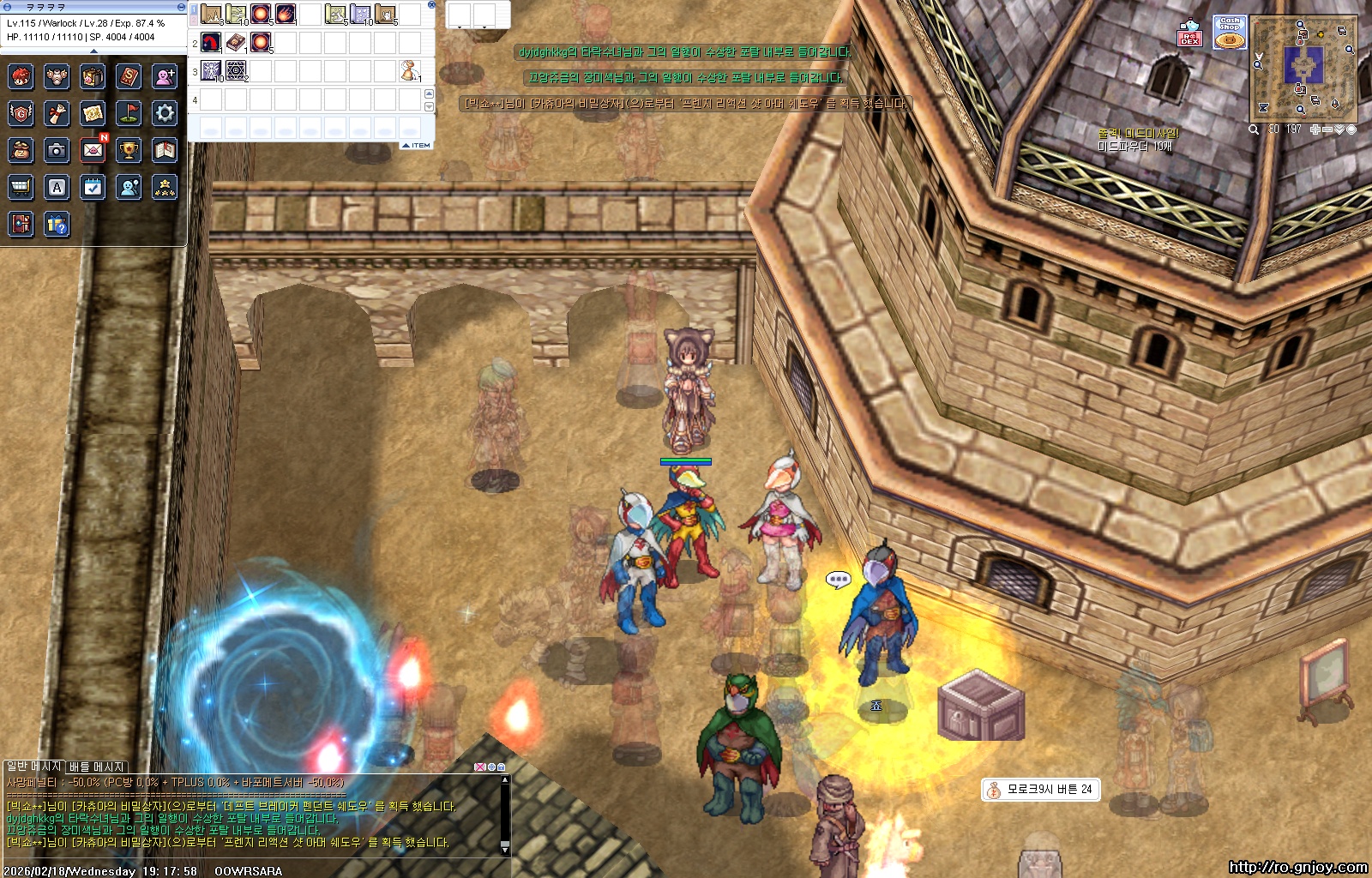Open the 모로크9시 버튼 24 vendor shop sign
Screen dimensions: 1372x878
click(1040, 789)
